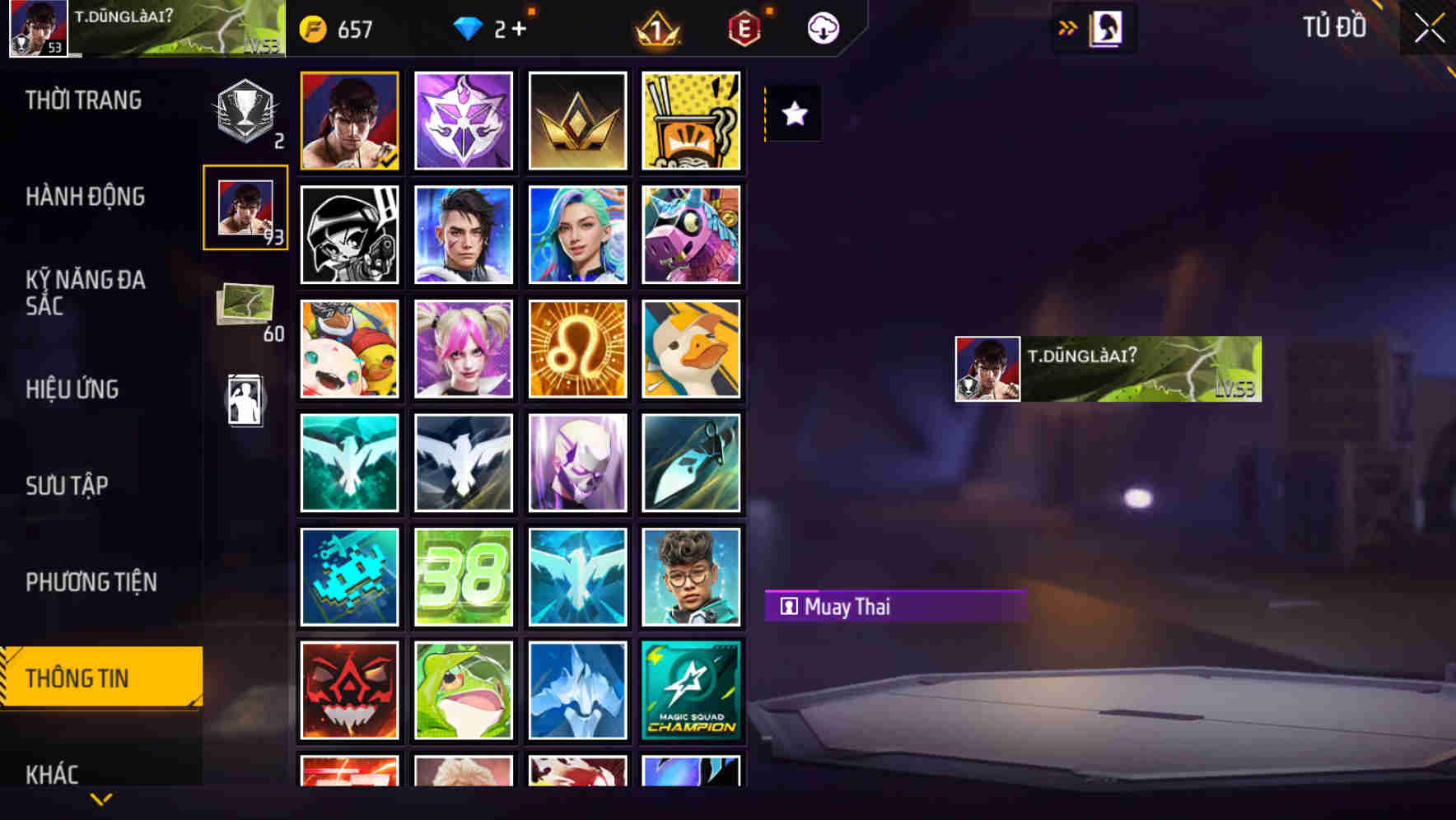1456x820 pixels.
Task: Select the highlighted Ryu avatar thumbnail
Action: [x=349, y=120]
